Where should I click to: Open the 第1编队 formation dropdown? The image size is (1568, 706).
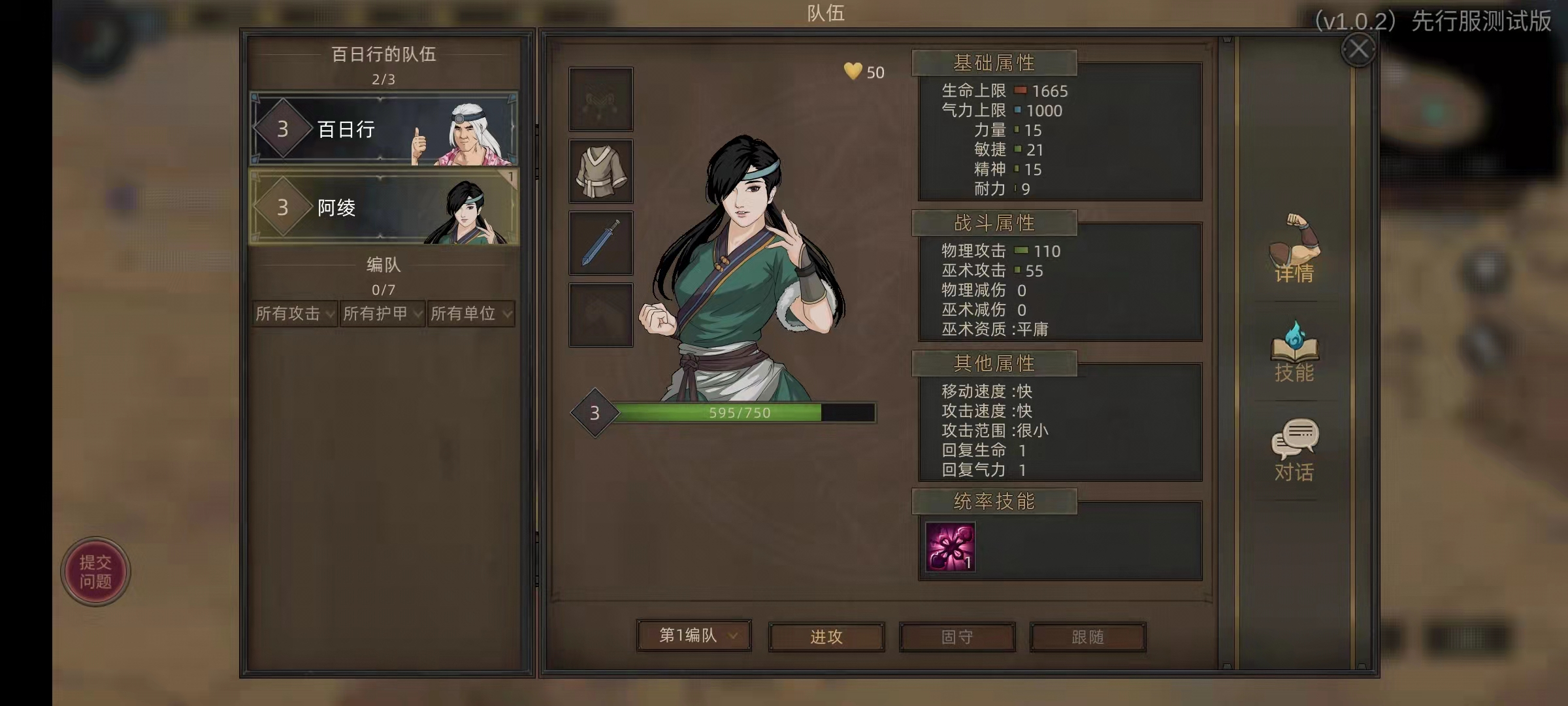tap(694, 635)
